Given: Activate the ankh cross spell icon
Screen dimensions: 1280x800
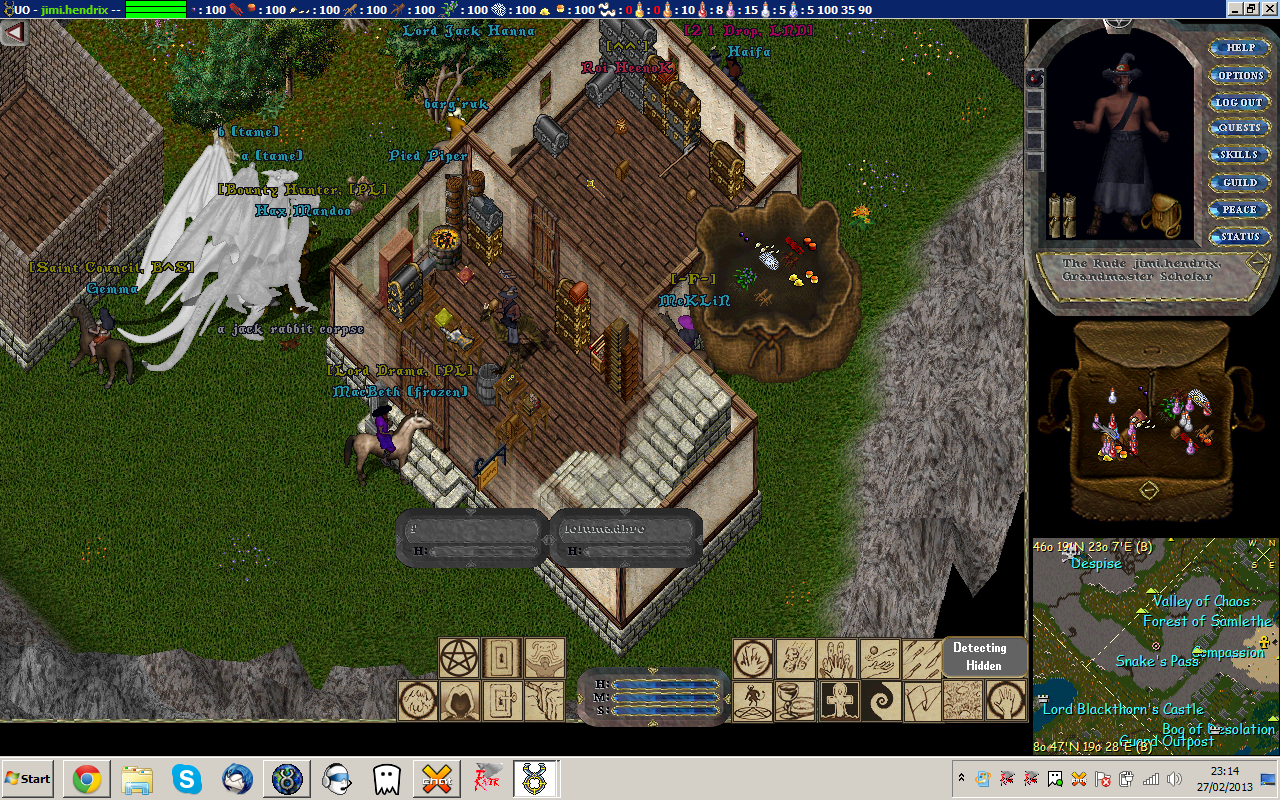Looking at the screenshot, I should pos(838,701).
